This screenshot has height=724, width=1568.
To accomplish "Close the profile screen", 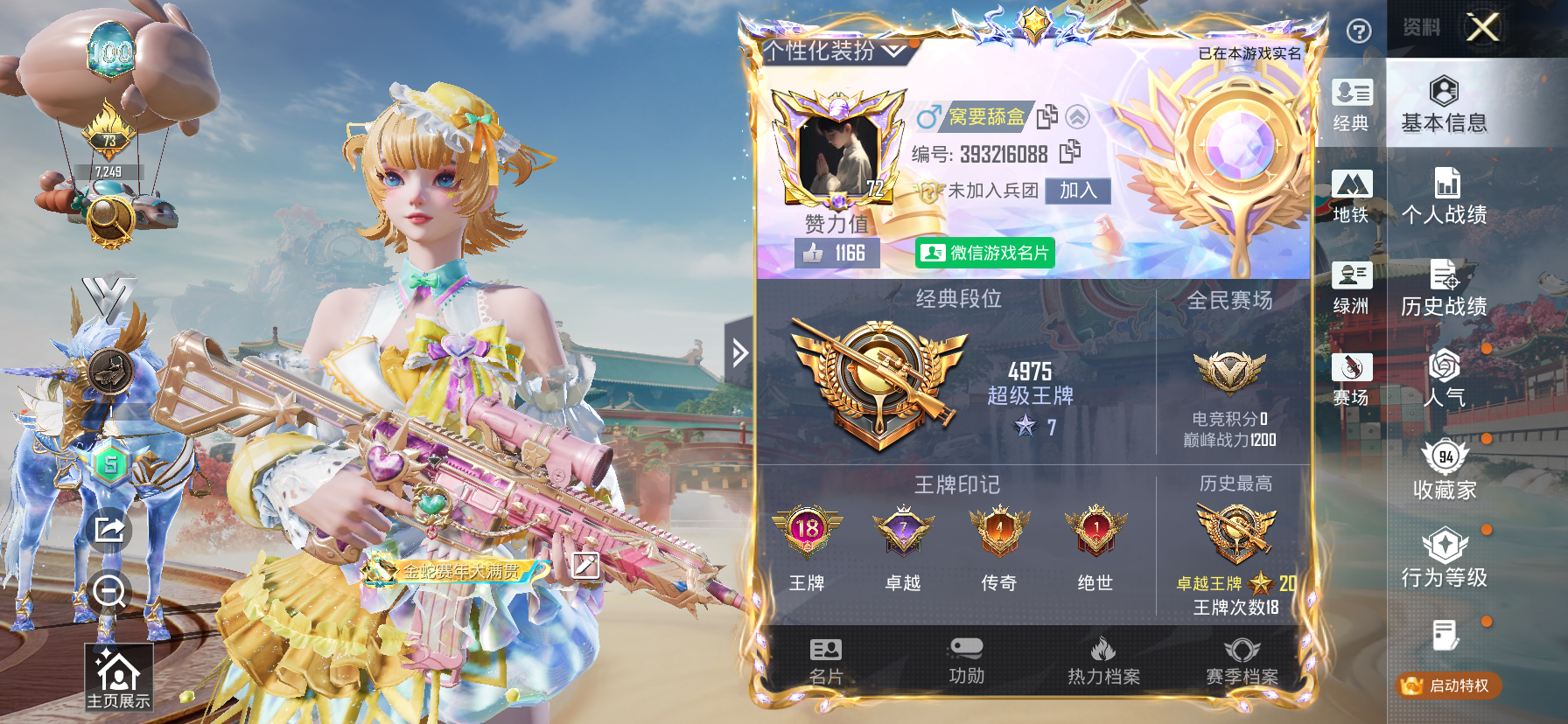I will coord(1482,28).
